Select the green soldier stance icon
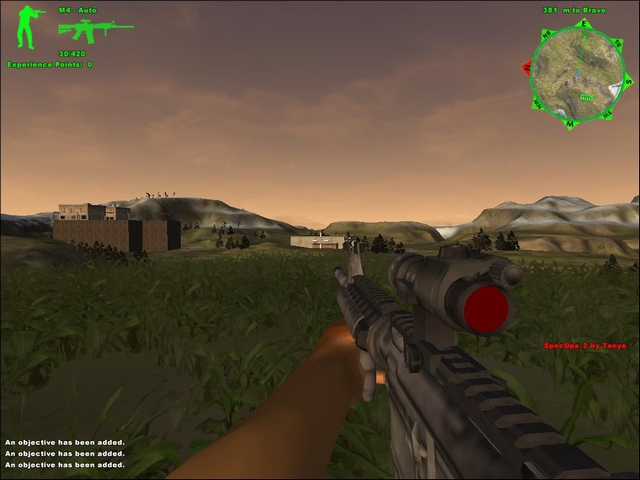 pos(26,27)
